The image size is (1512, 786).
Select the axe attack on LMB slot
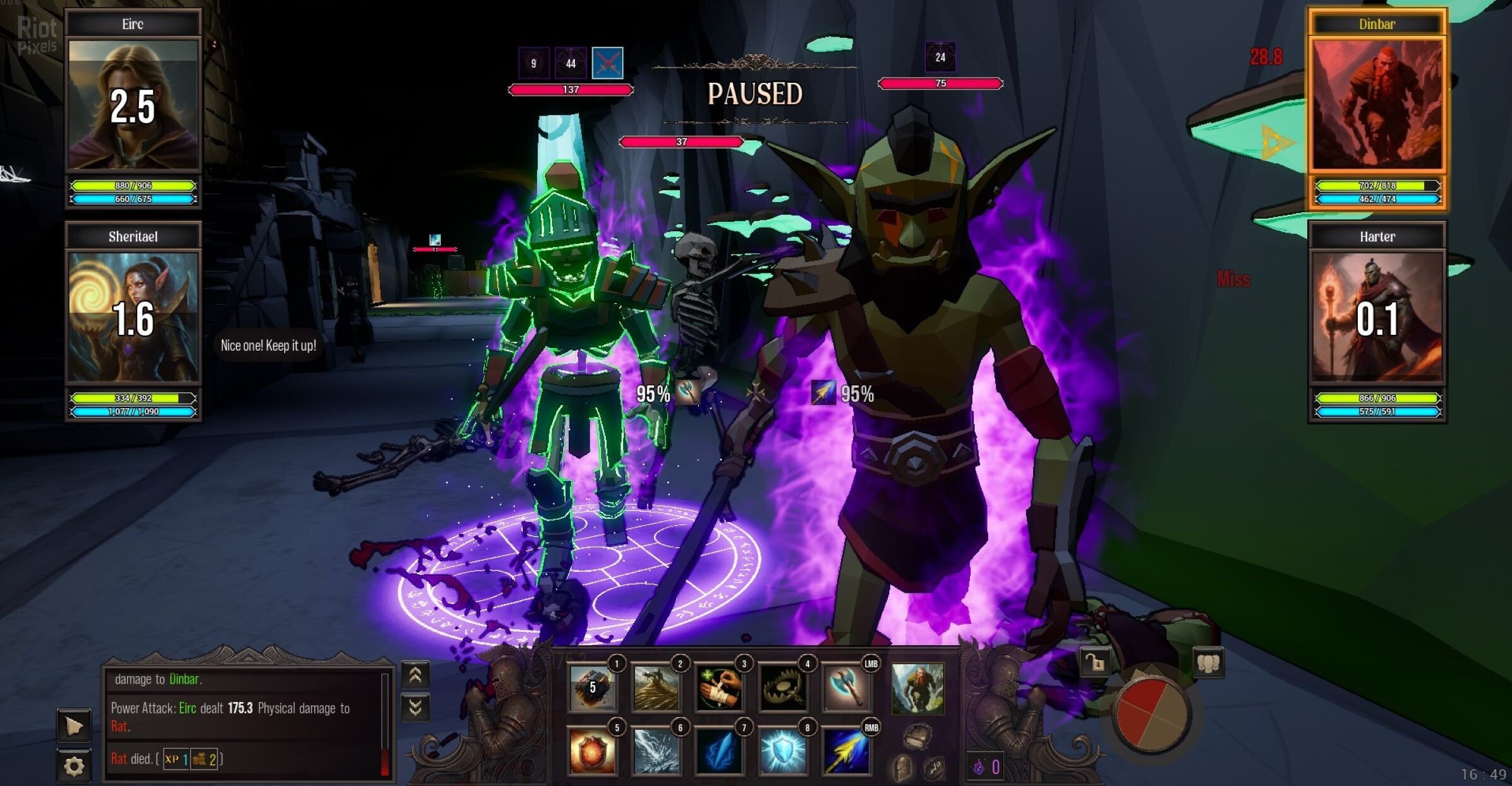point(847,688)
